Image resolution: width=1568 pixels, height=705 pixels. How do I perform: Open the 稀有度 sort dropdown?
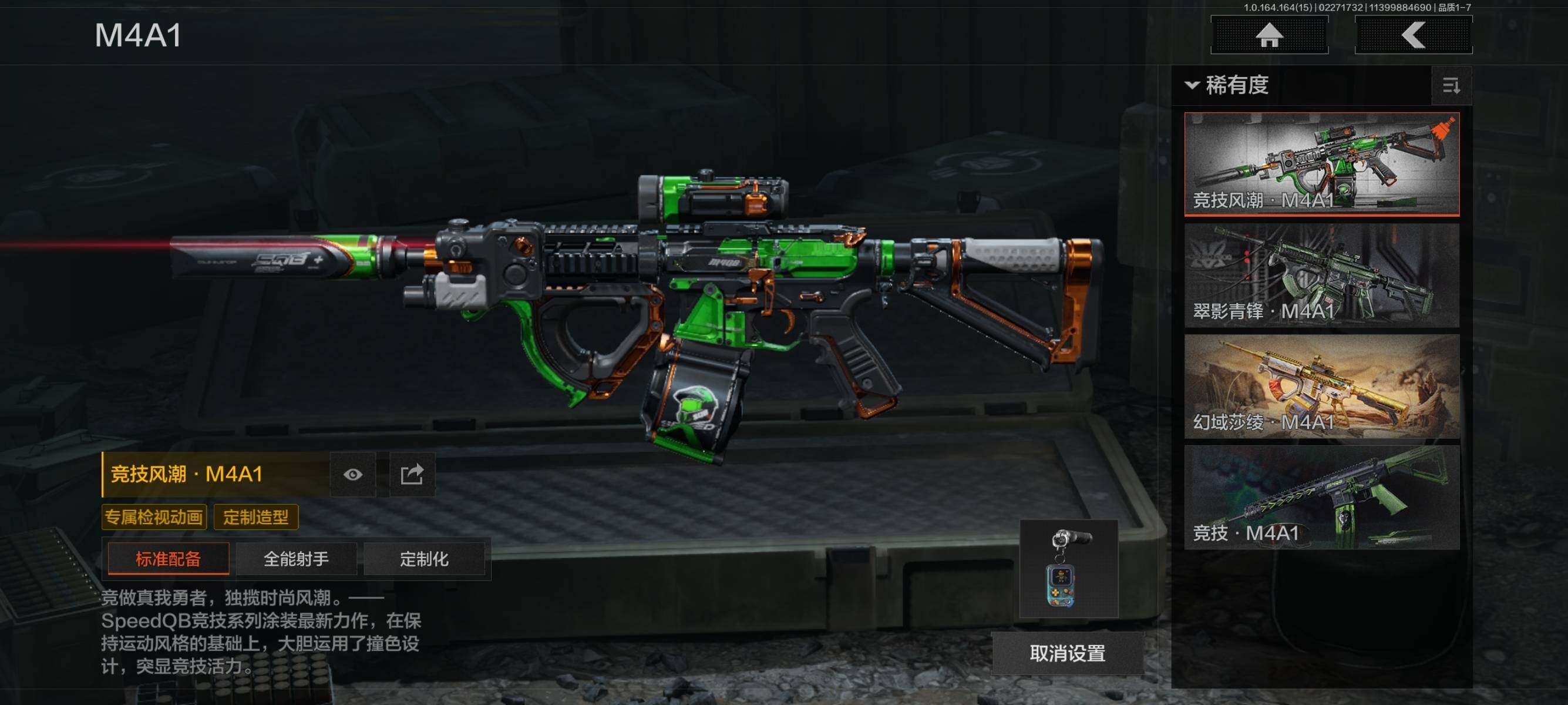[1229, 85]
